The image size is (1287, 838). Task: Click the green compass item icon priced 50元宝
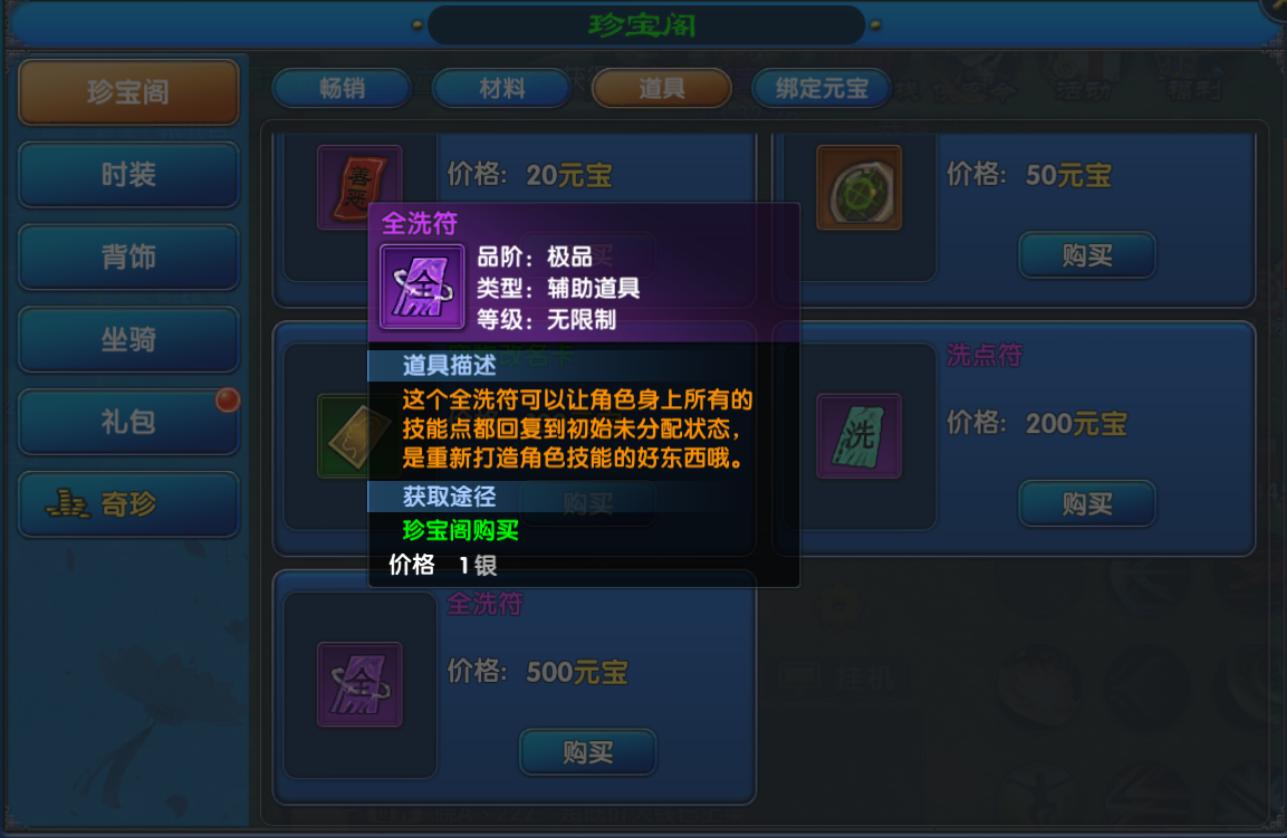[858, 186]
